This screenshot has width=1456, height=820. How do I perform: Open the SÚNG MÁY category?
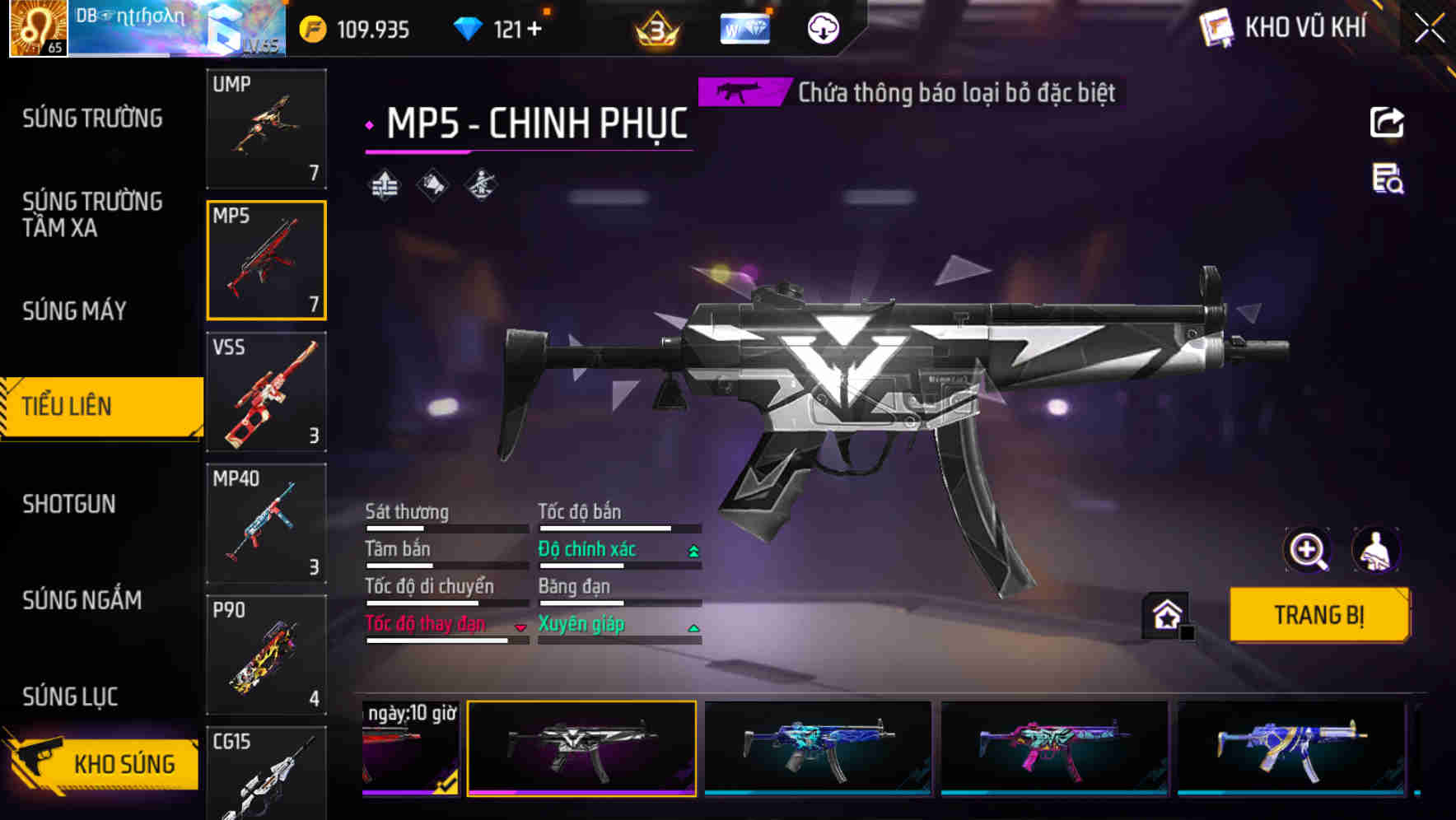[75, 311]
